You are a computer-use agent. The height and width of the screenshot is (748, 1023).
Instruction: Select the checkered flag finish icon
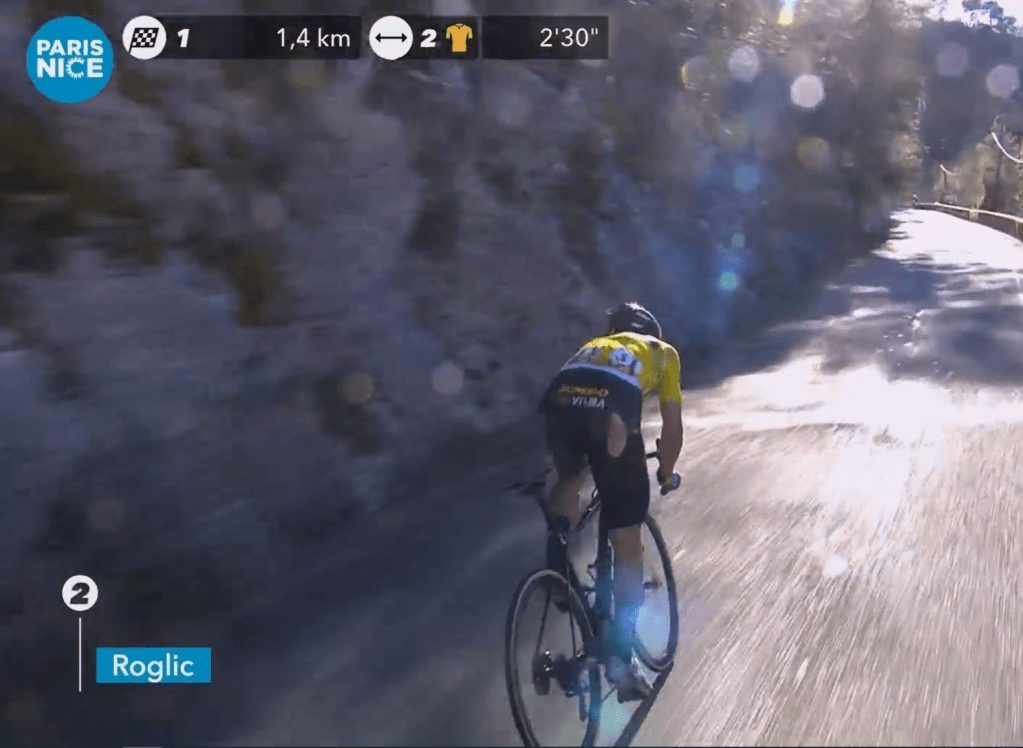point(144,38)
